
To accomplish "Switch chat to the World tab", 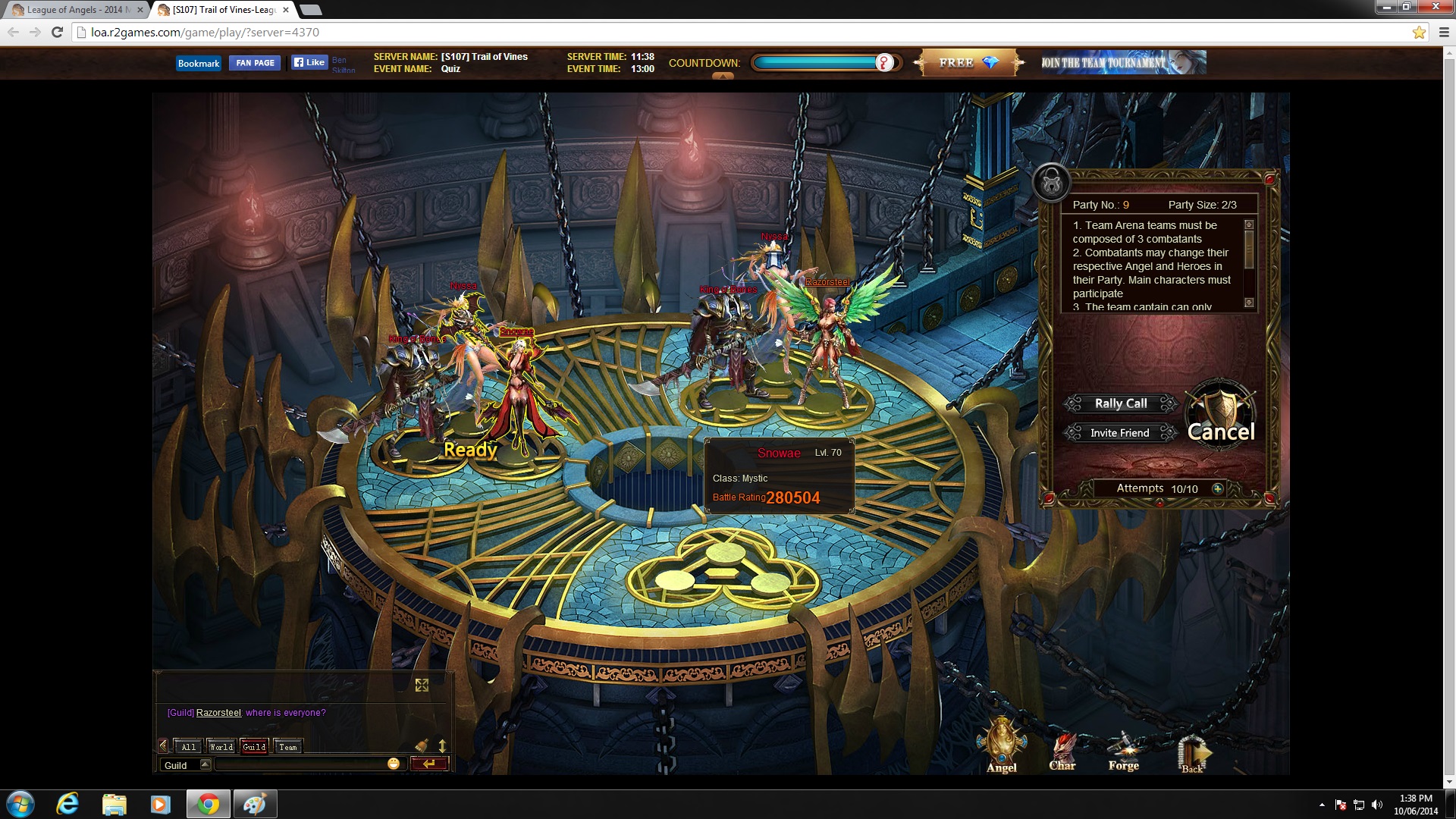I will click(x=221, y=747).
